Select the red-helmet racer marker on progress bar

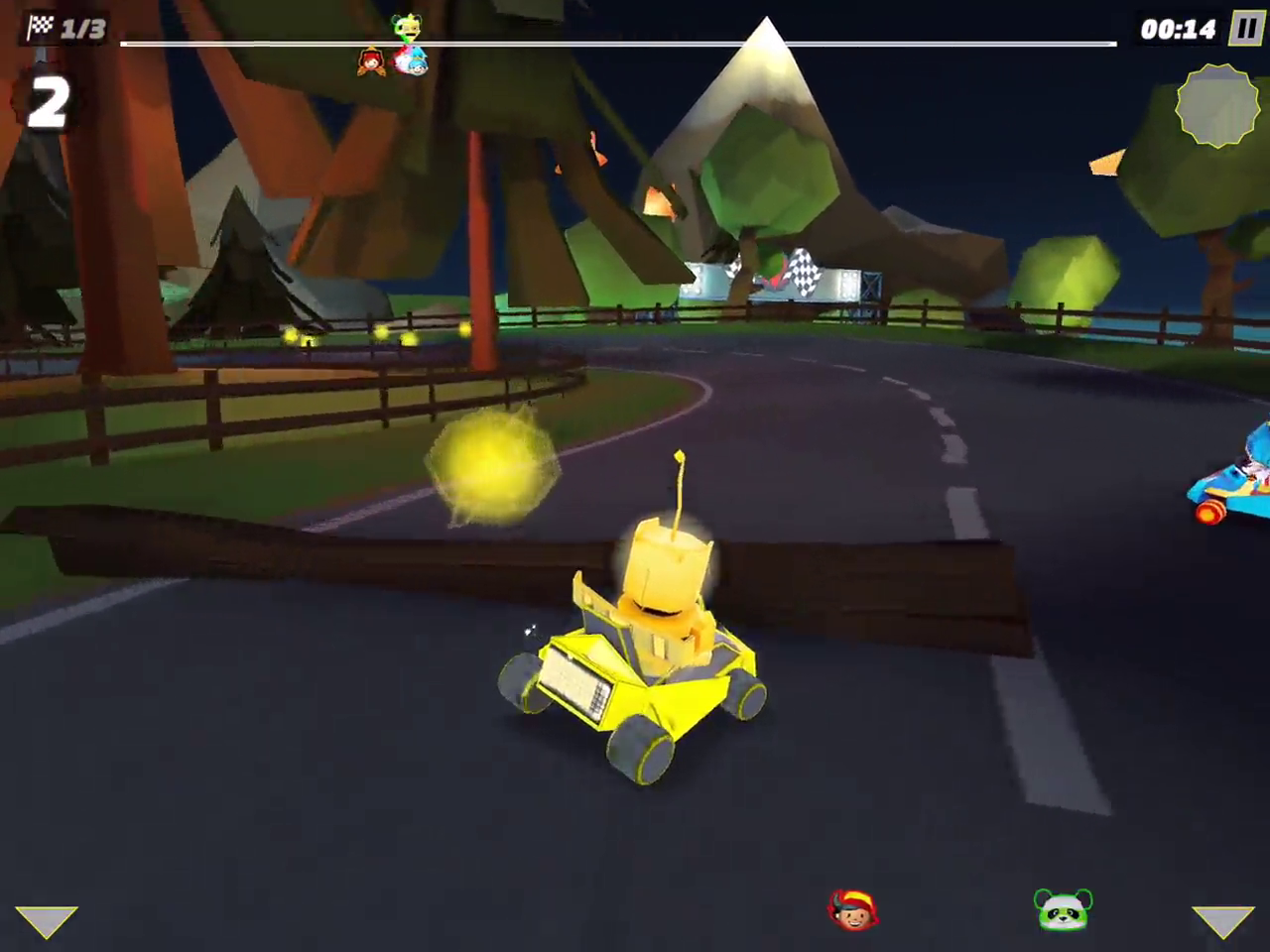(x=371, y=61)
